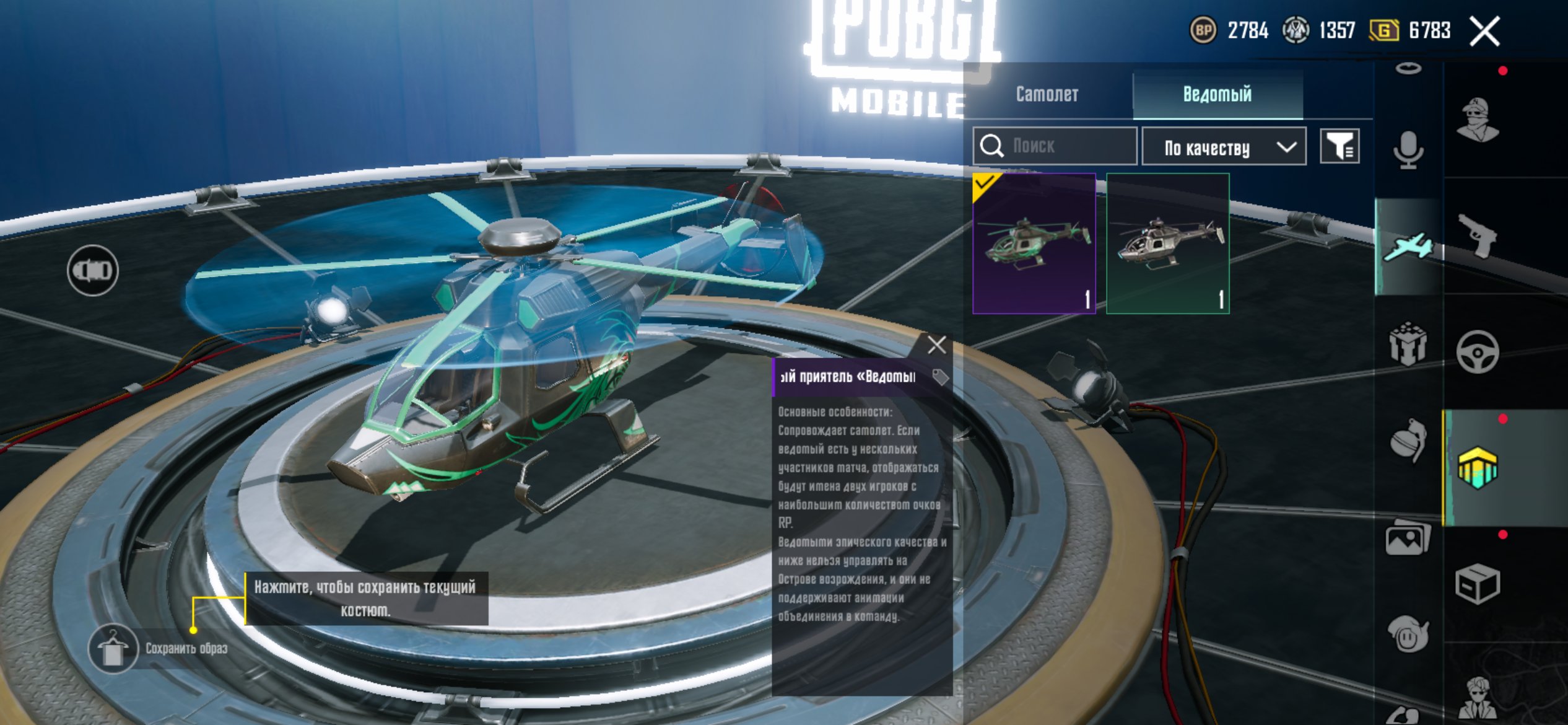
Task: Open the steering wheel vehicles category
Action: [1478, 353]
